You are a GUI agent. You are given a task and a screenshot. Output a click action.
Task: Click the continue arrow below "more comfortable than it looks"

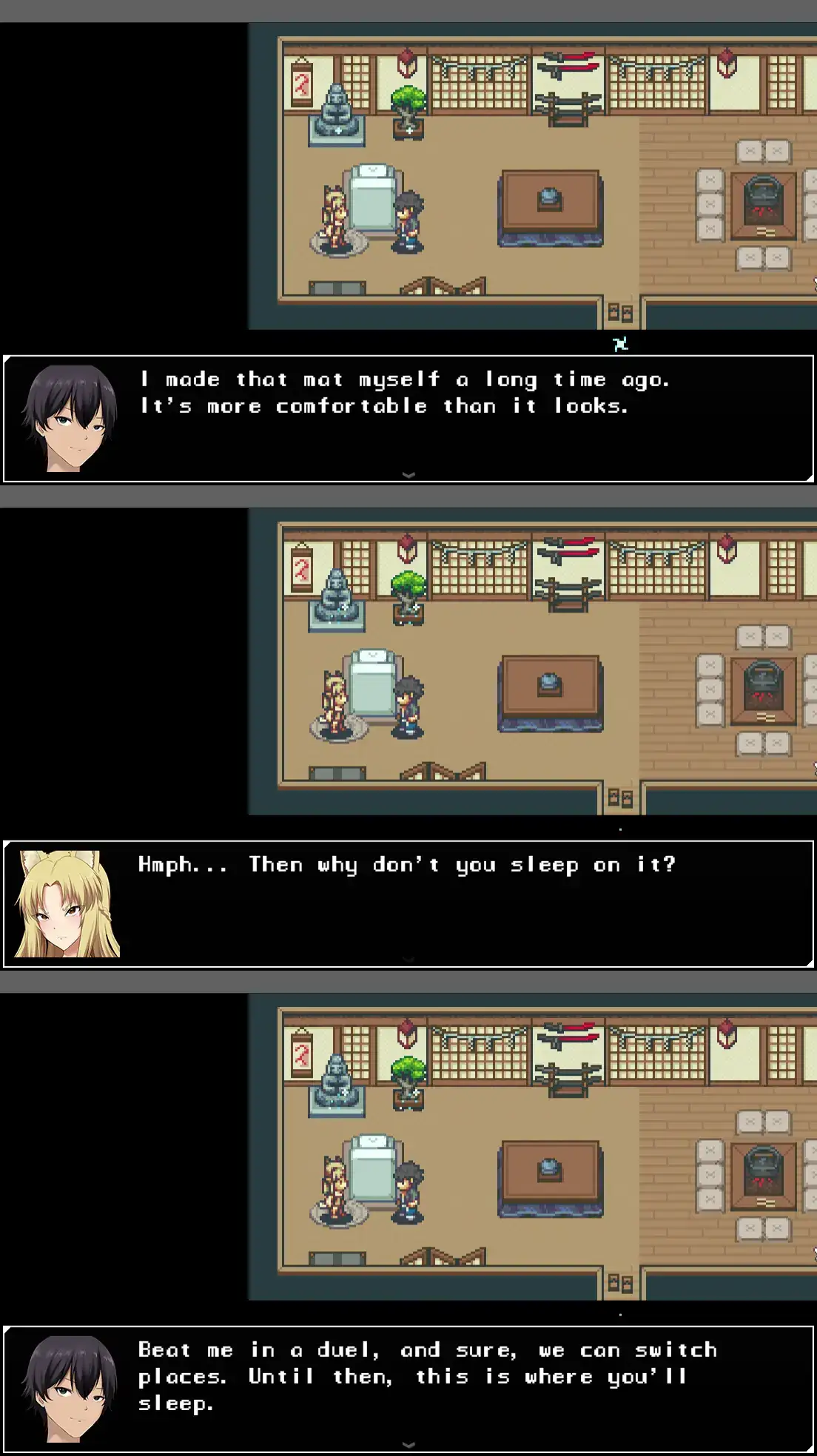tap(408, 475)
